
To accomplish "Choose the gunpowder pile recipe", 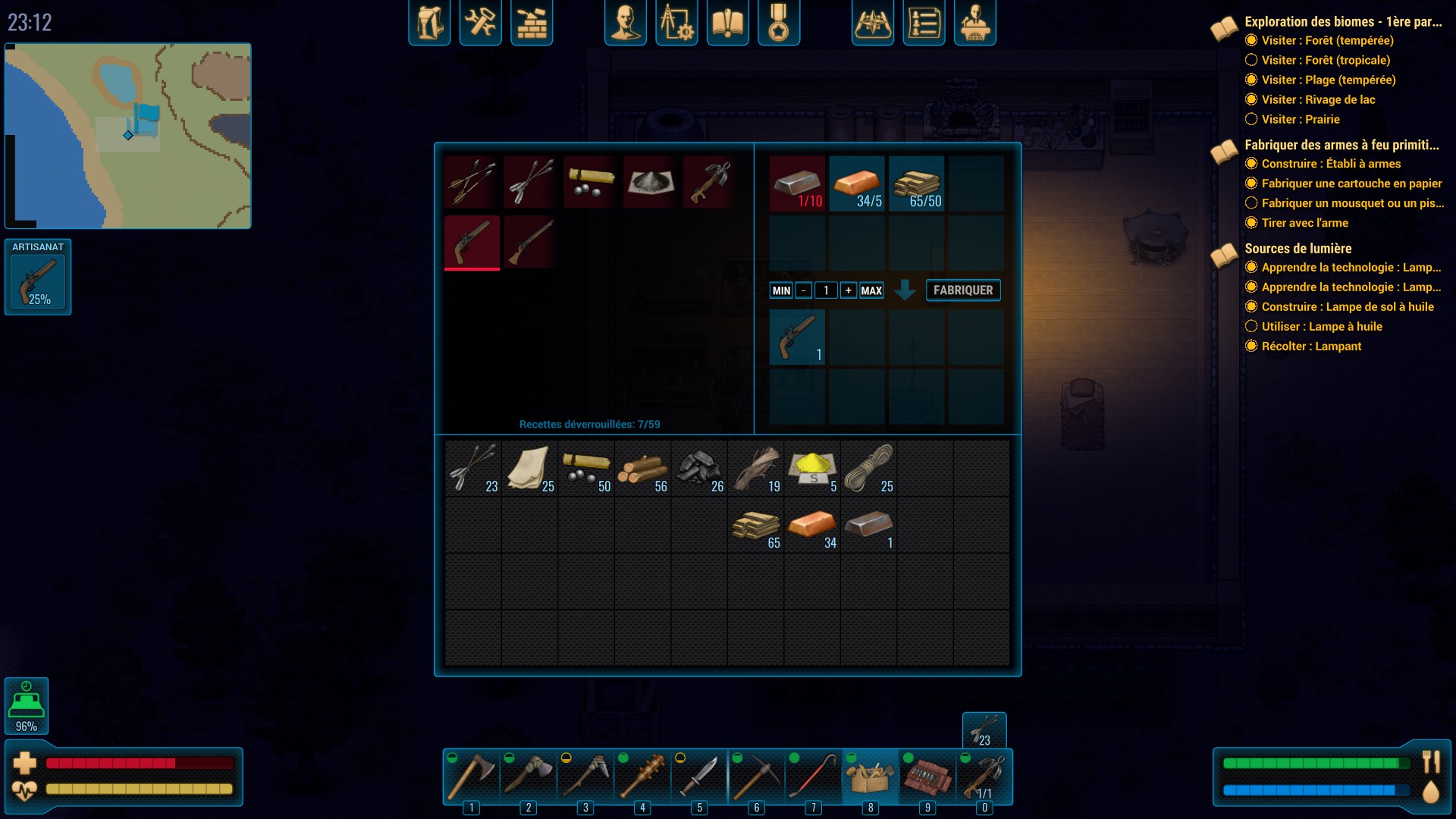I will tap(650, 183).
